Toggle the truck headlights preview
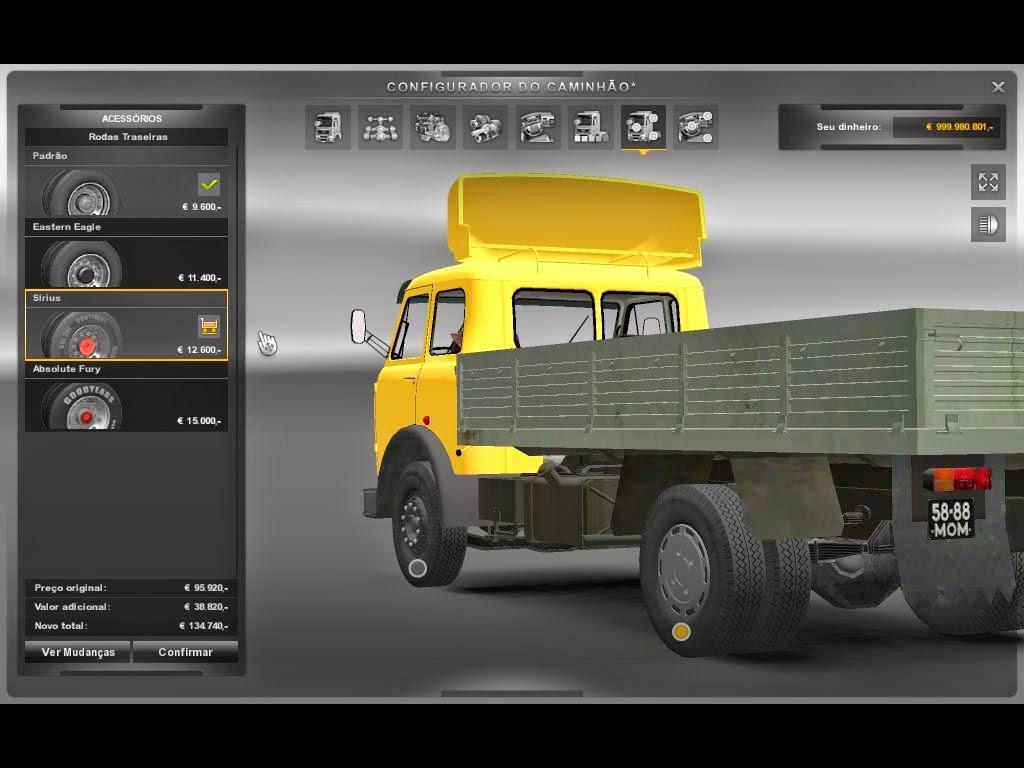The image size is (1024, 768). coord(988,225)
